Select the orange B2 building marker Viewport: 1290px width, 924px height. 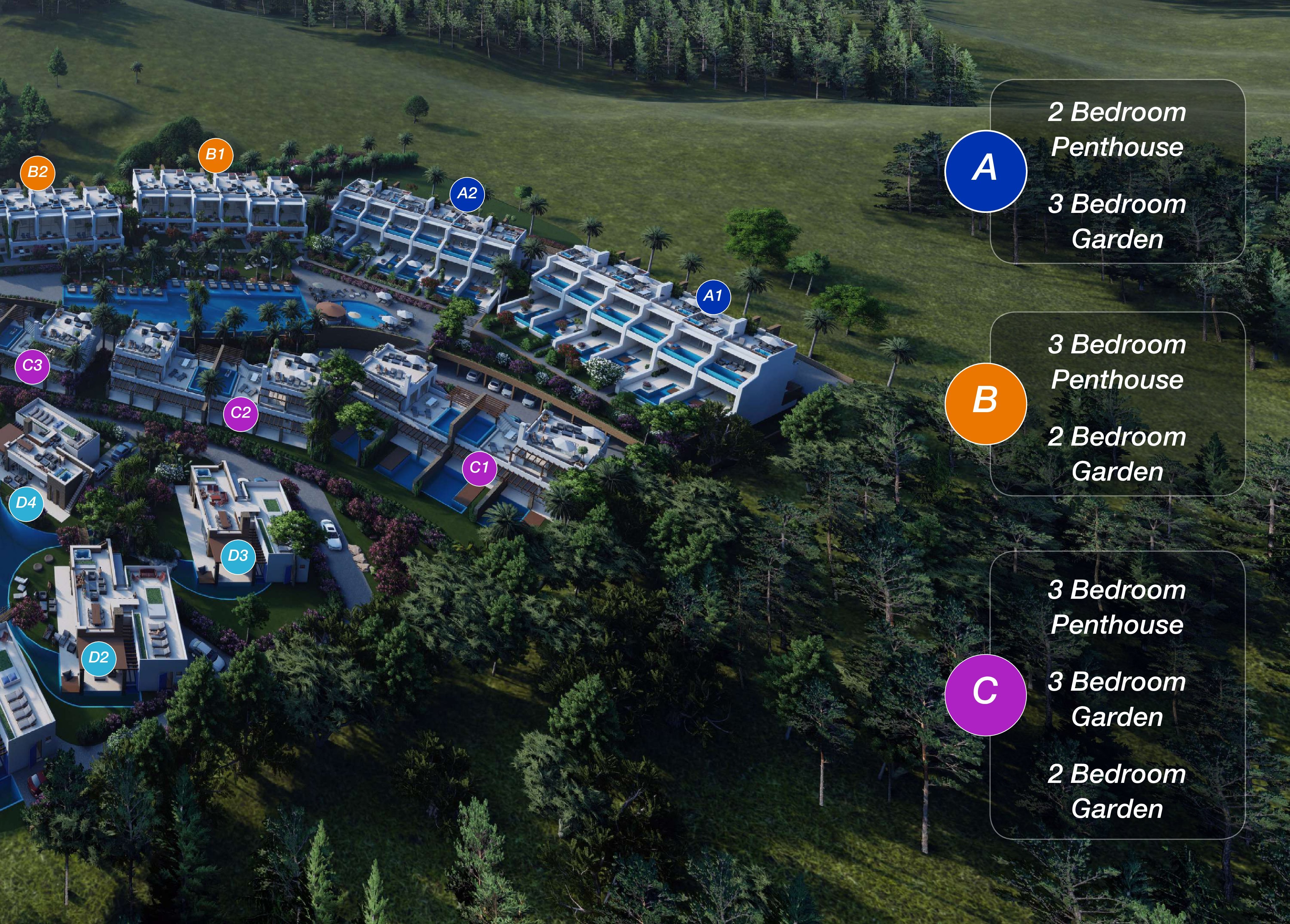(37, 172)
